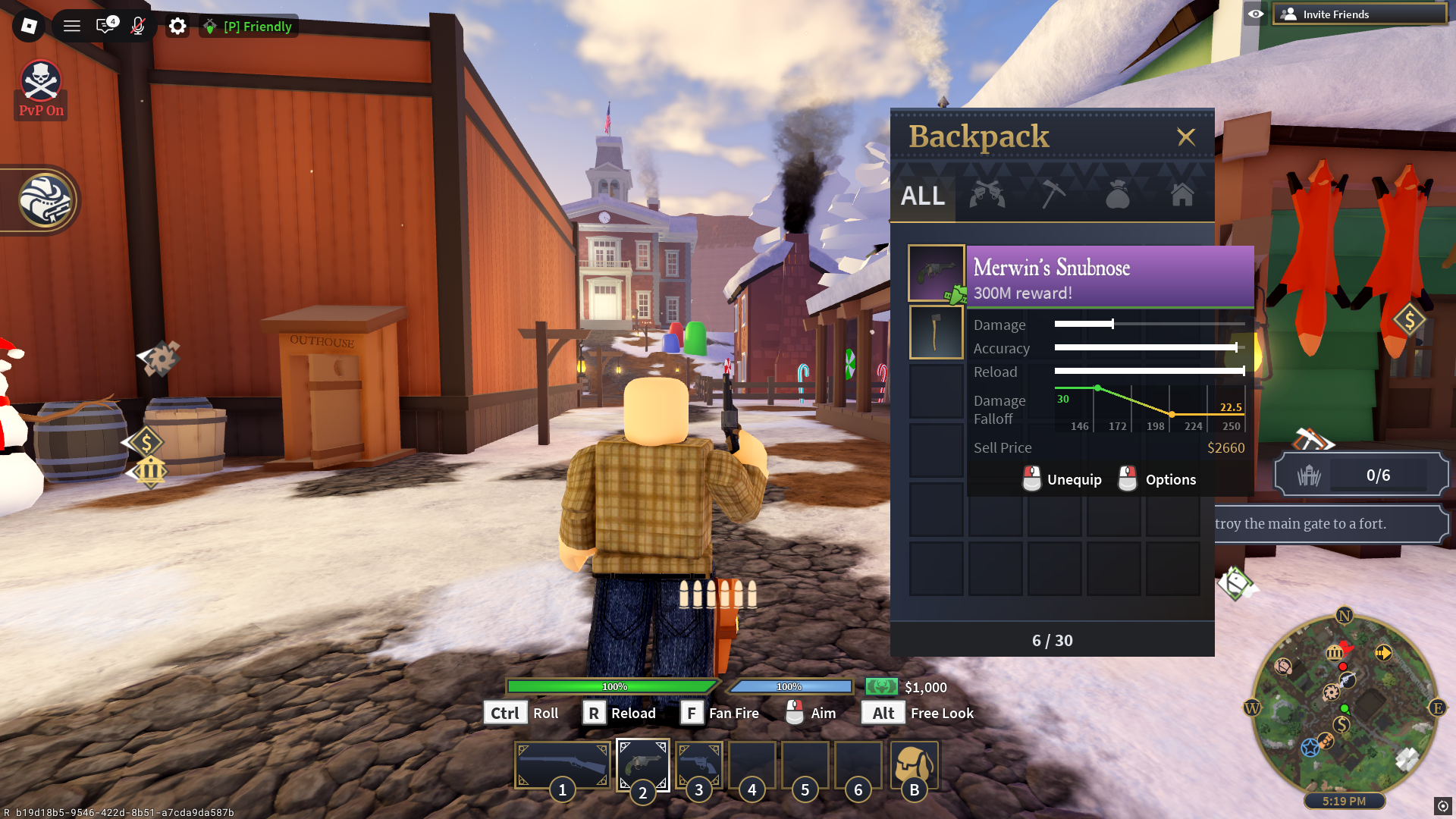Open Roblox settings gear menu
Screen dimensions: 1456x819
click(x=177, y=26)
